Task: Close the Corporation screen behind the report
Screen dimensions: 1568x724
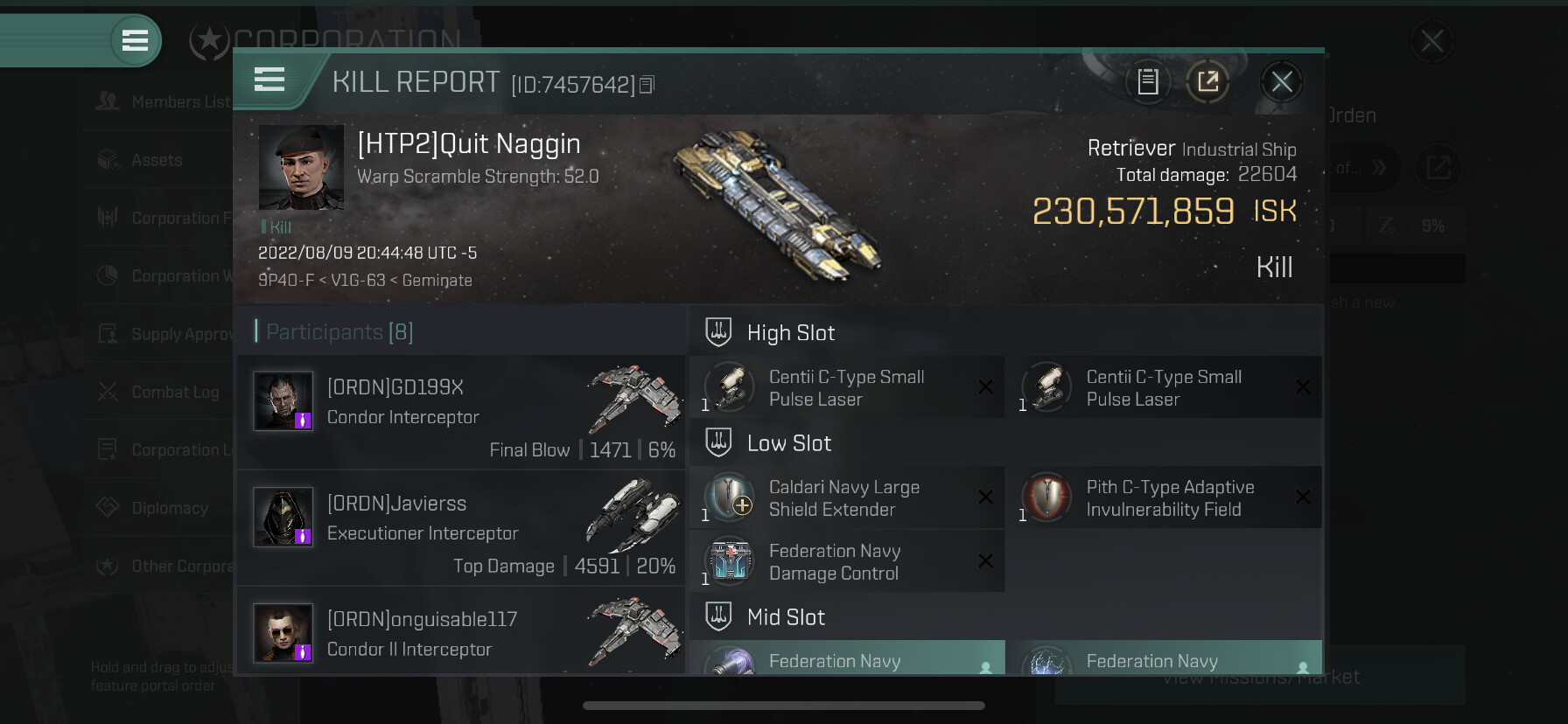Action: 1431,40
